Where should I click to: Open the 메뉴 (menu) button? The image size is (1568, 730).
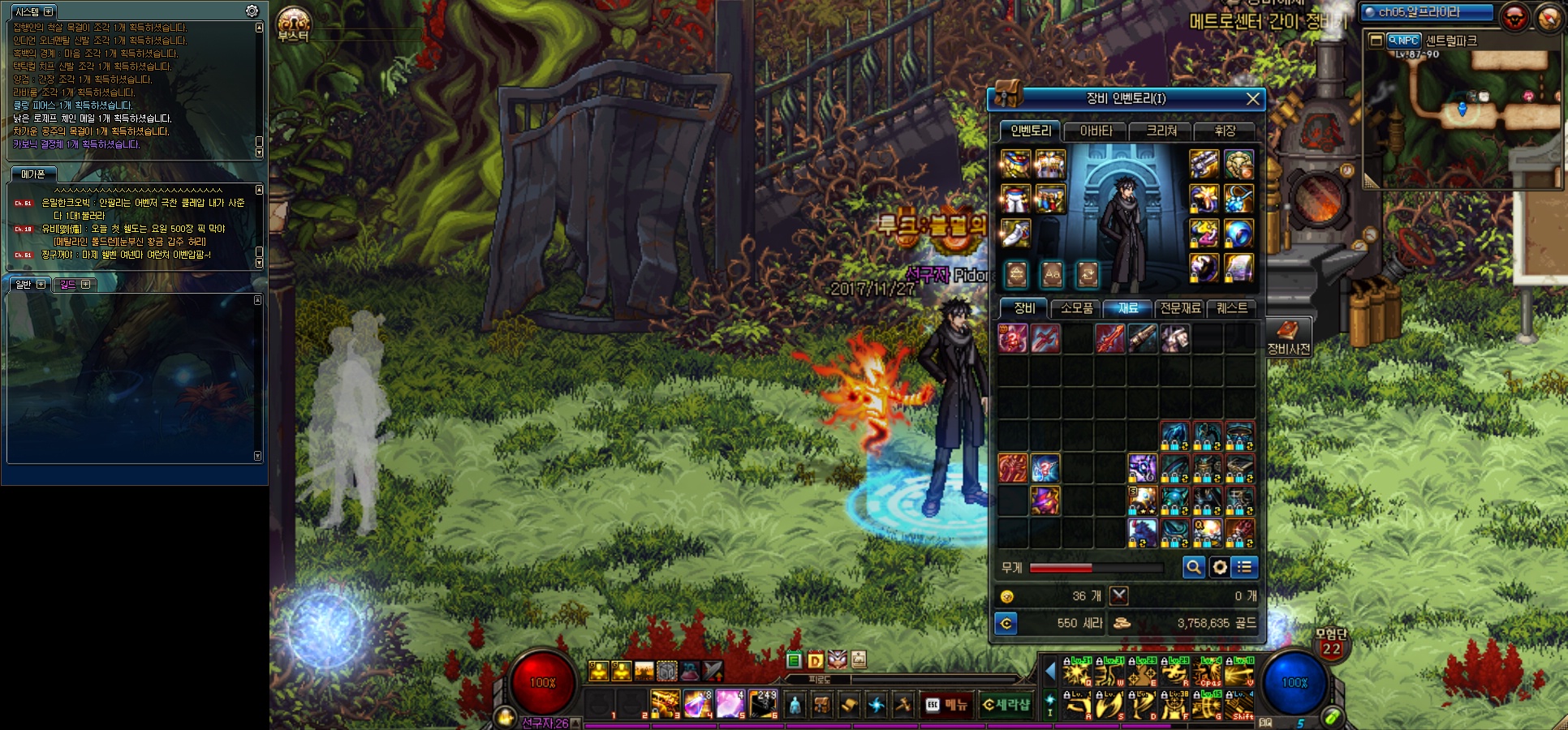coord(947,705)
